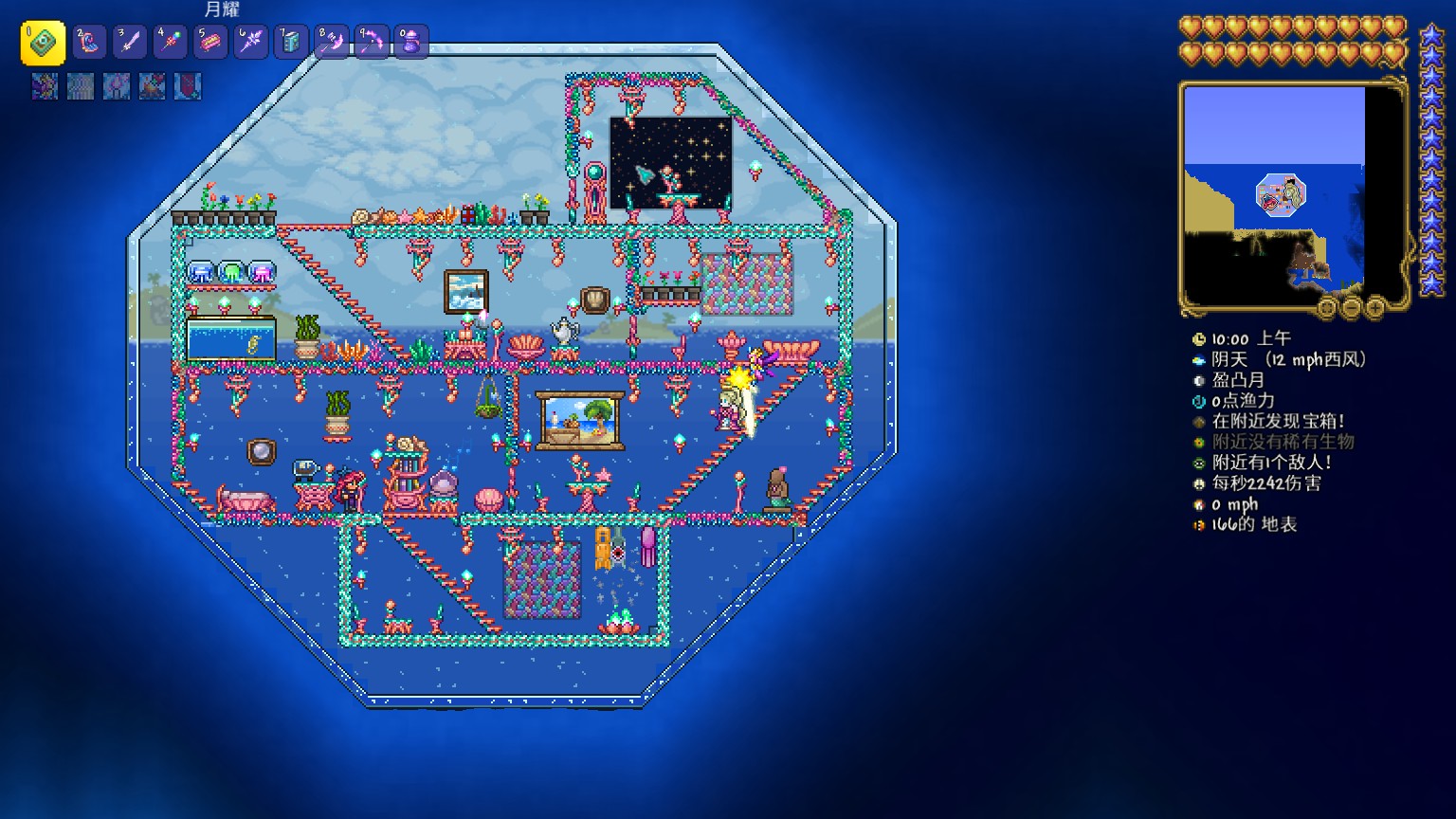This screenshot has height=819, width=1456.
Task: Pick the pink sofa item in slot 5
Action: click(210, 42)
